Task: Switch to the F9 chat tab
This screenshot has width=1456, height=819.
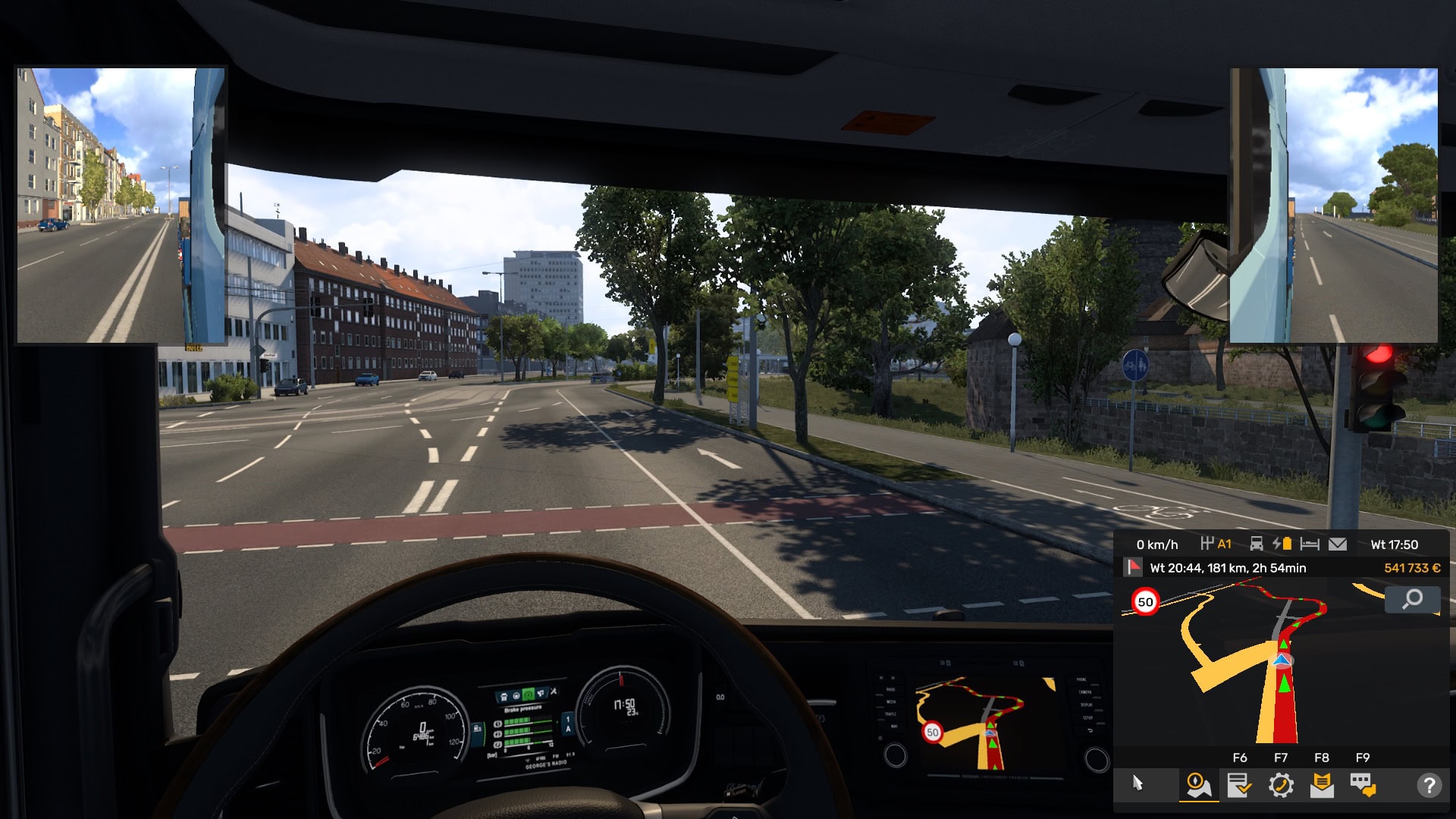Action: click(1361, 783)
